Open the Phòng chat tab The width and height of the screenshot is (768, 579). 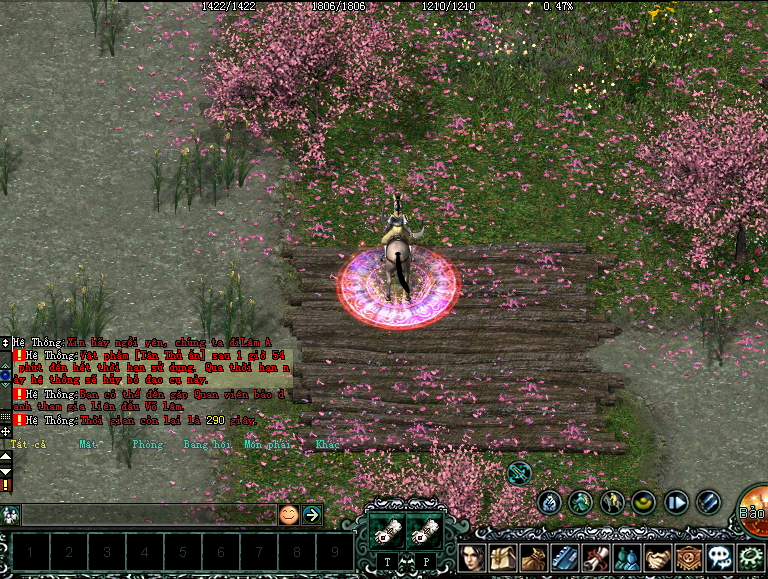point(147,443)
